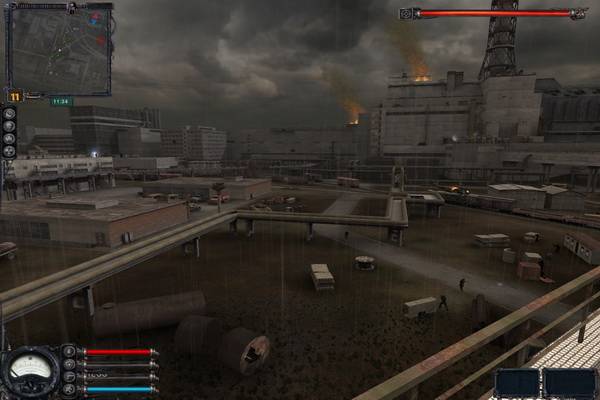Screen dimensions: 600x400
Task: Select the red marker on the minimap
Action: tap(94, 18)
